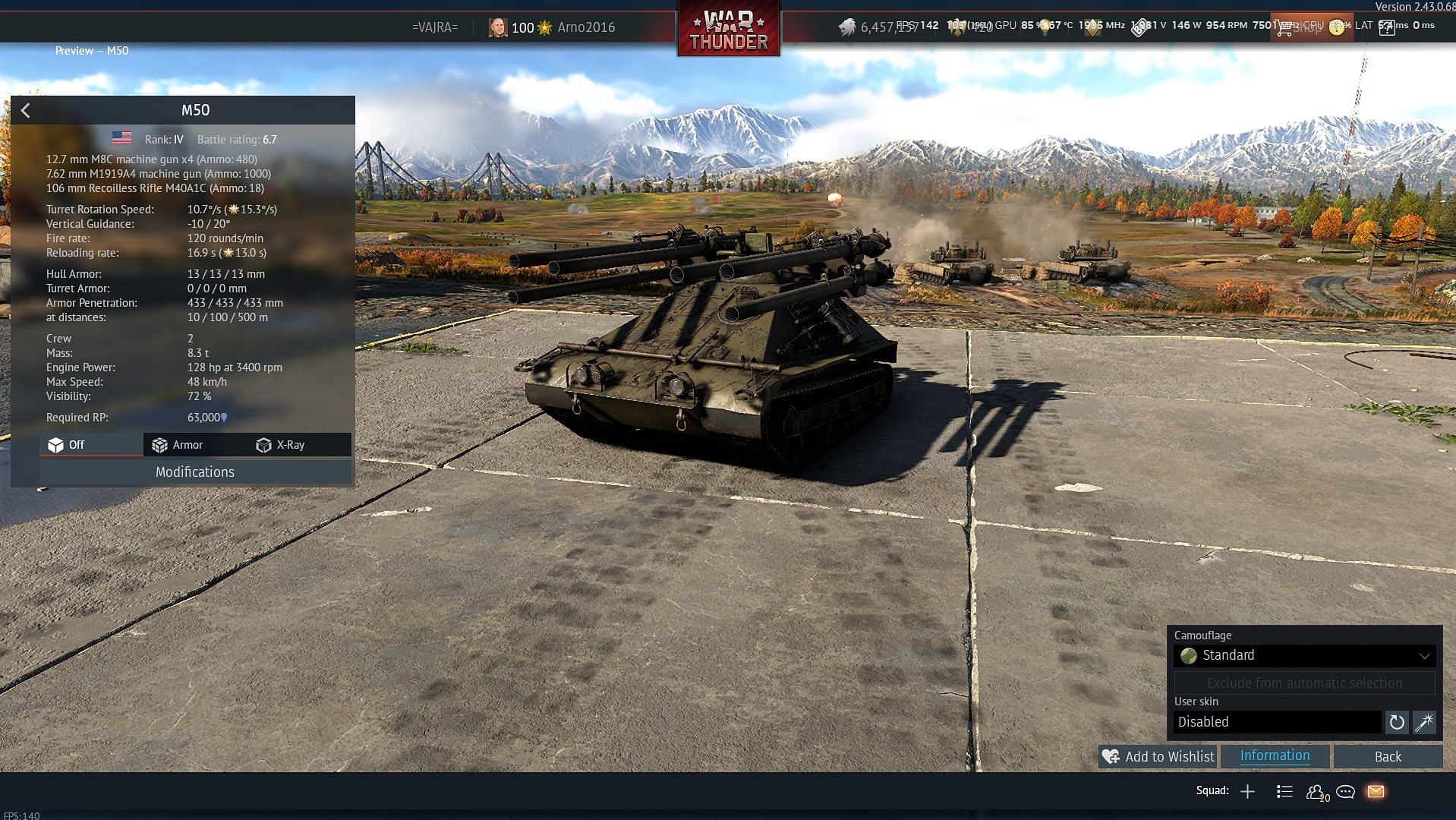Open the =VAJRA= squadron tag
Image resolution: width=1456 pixels, height=820 pixels.
(x=435, y=27)
